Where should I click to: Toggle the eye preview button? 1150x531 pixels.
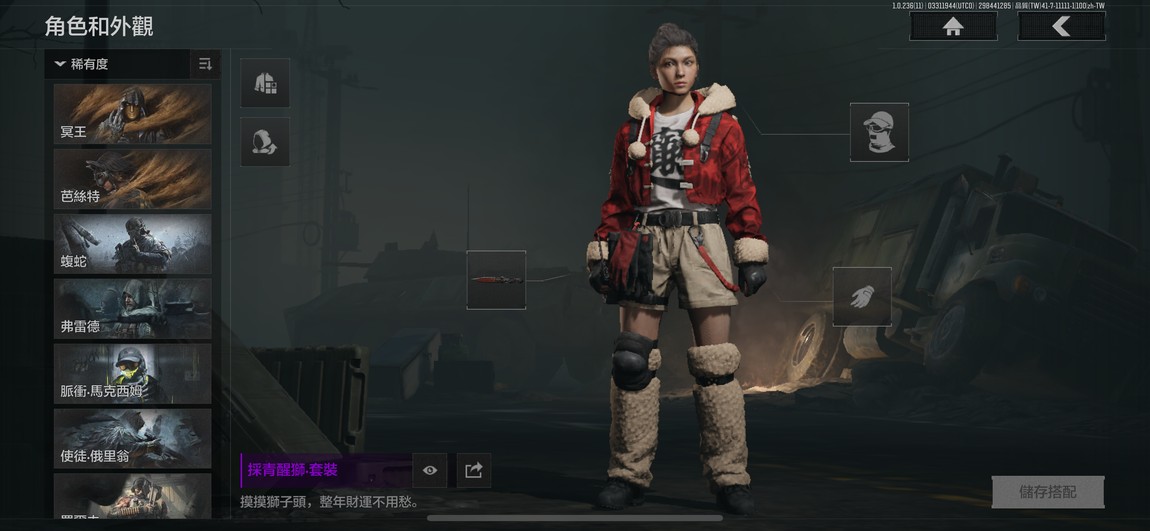coord(430,470)
